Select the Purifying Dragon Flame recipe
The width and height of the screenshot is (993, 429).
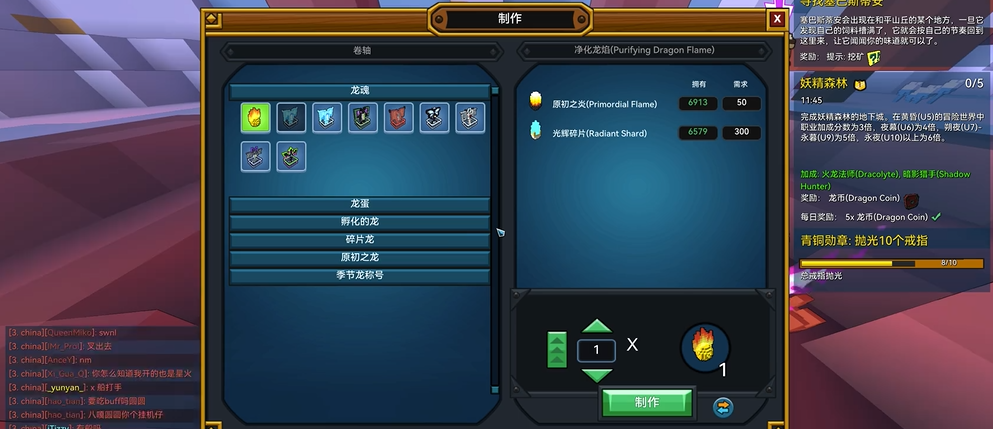tap(255, 118)
